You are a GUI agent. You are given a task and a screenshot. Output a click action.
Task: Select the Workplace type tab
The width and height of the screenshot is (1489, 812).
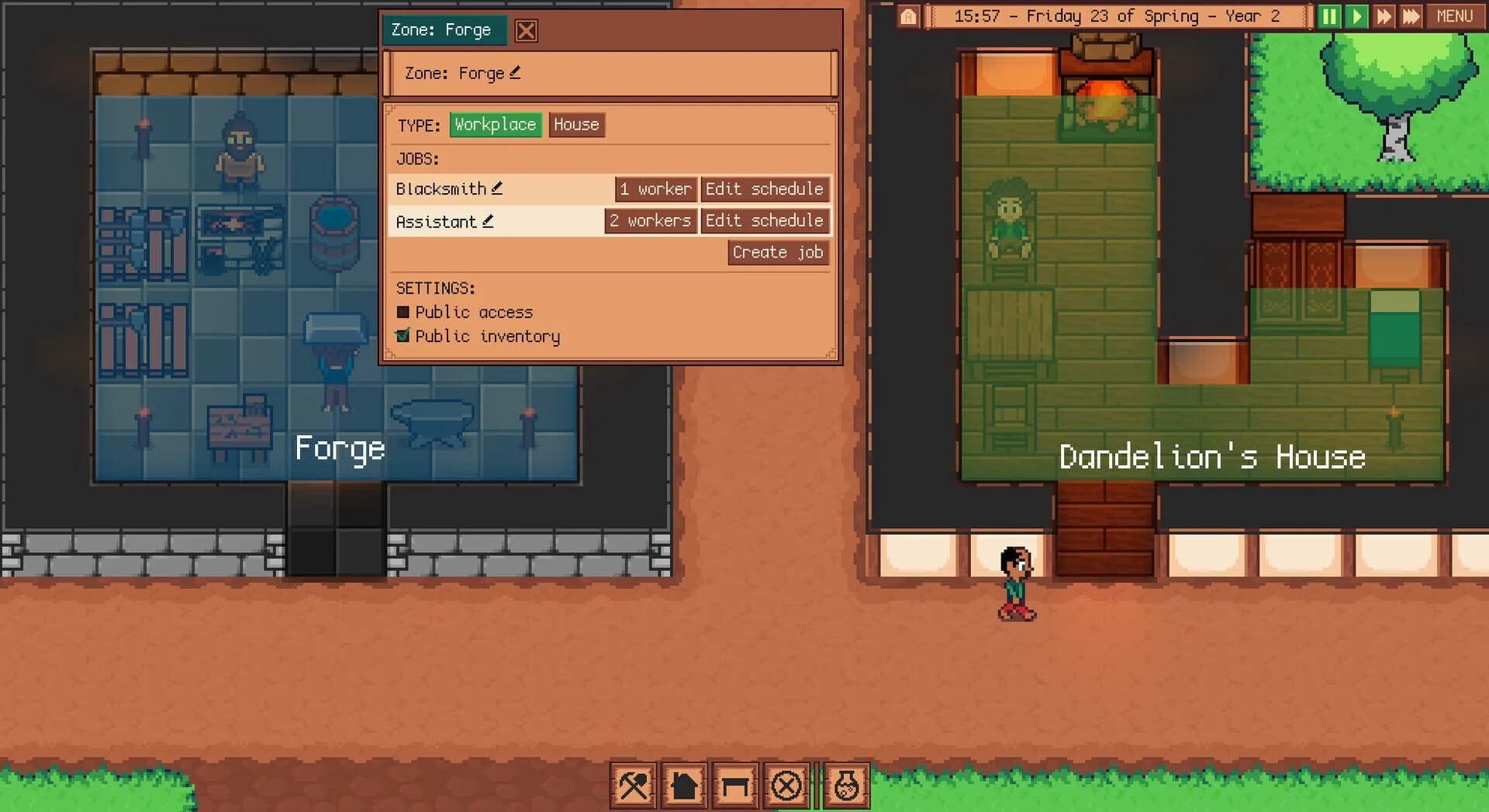pyautogui.click(x=496, y=124)
